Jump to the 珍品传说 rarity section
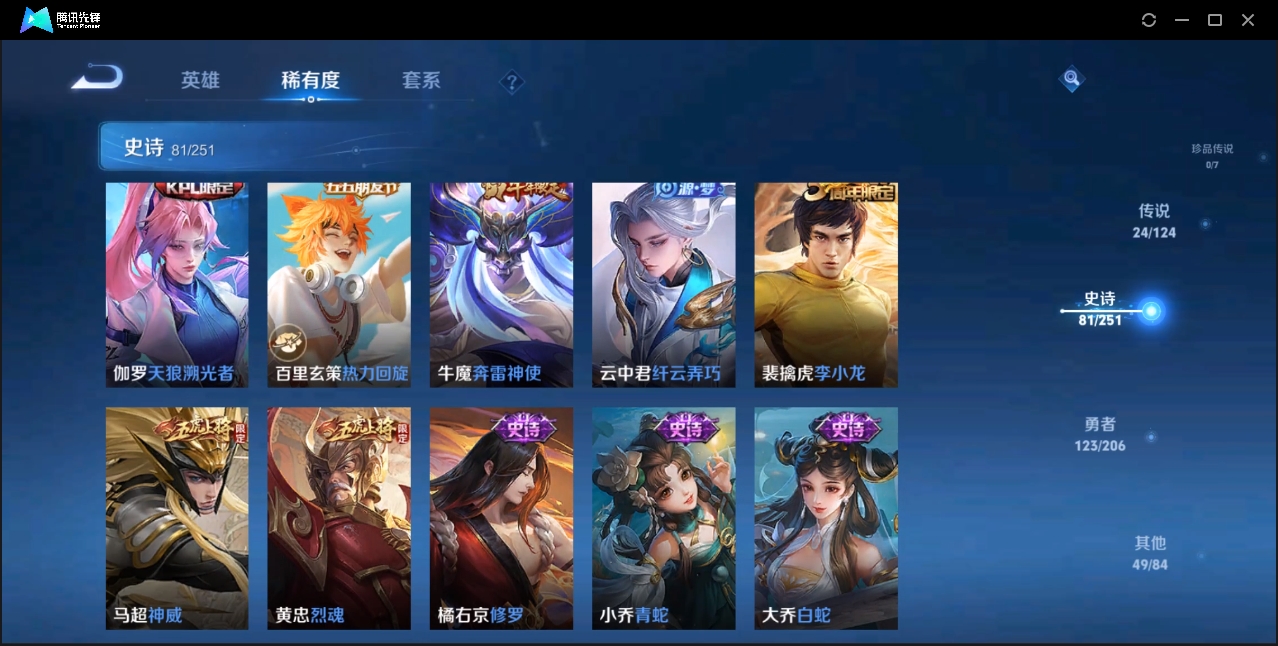Image resolution: width=1278 pixels, height=646 pixels. [x=1212, y=155]
